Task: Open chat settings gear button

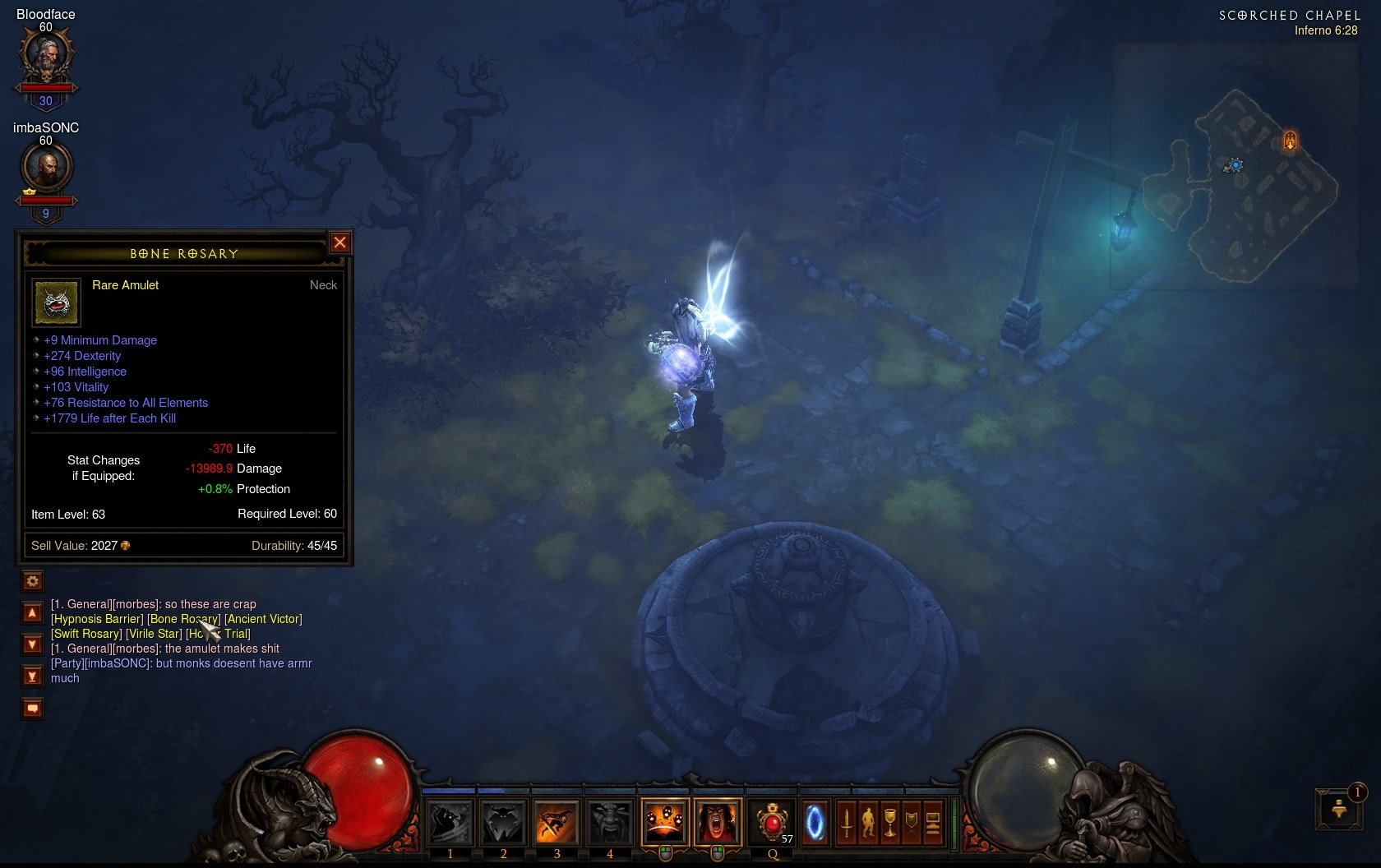Action: coord(33,581)
